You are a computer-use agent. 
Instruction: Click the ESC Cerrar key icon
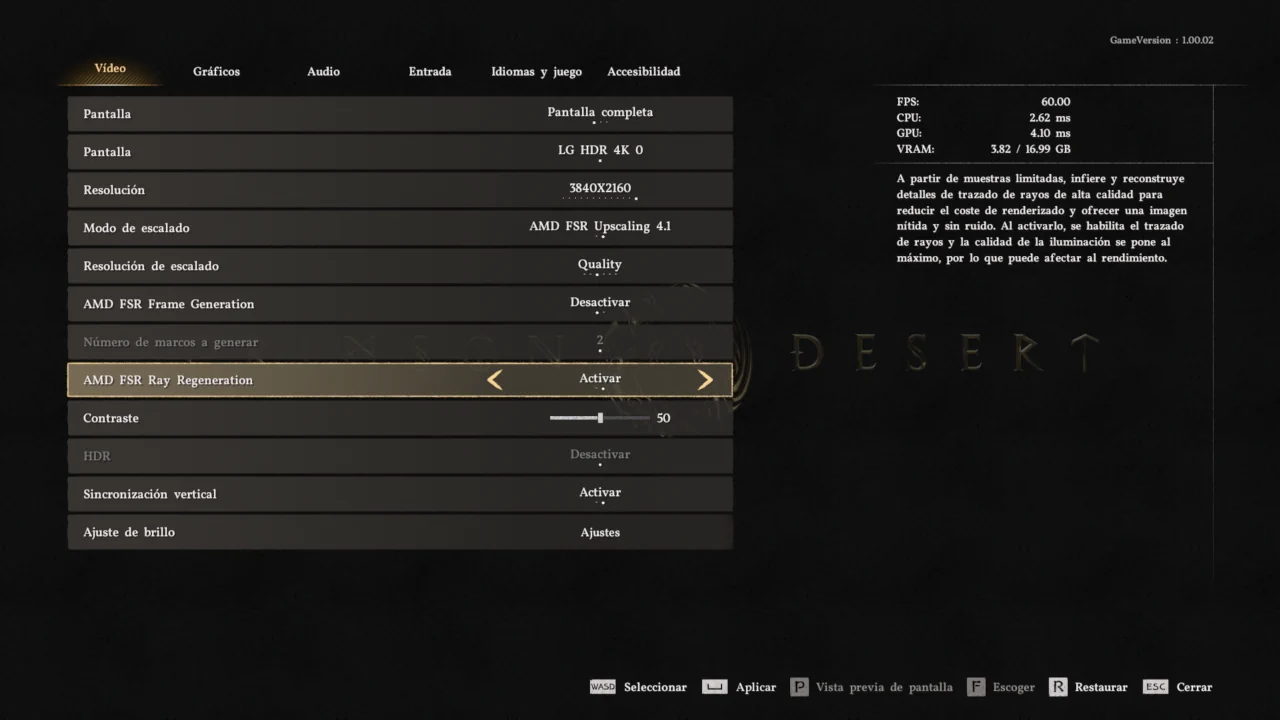pyautogui.click(x=1155, y=687)
